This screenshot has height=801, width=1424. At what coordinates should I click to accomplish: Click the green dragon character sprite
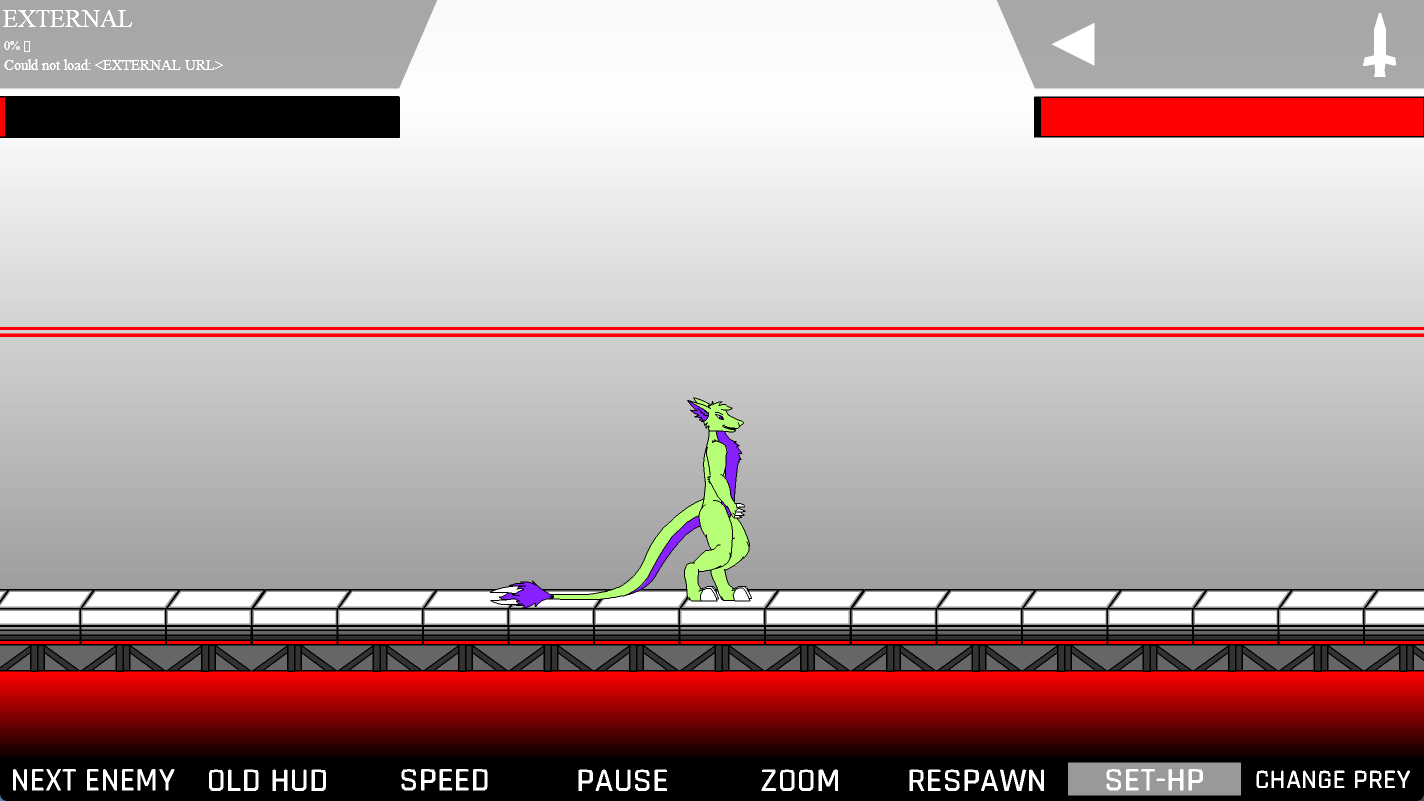[x=715, y=500]
